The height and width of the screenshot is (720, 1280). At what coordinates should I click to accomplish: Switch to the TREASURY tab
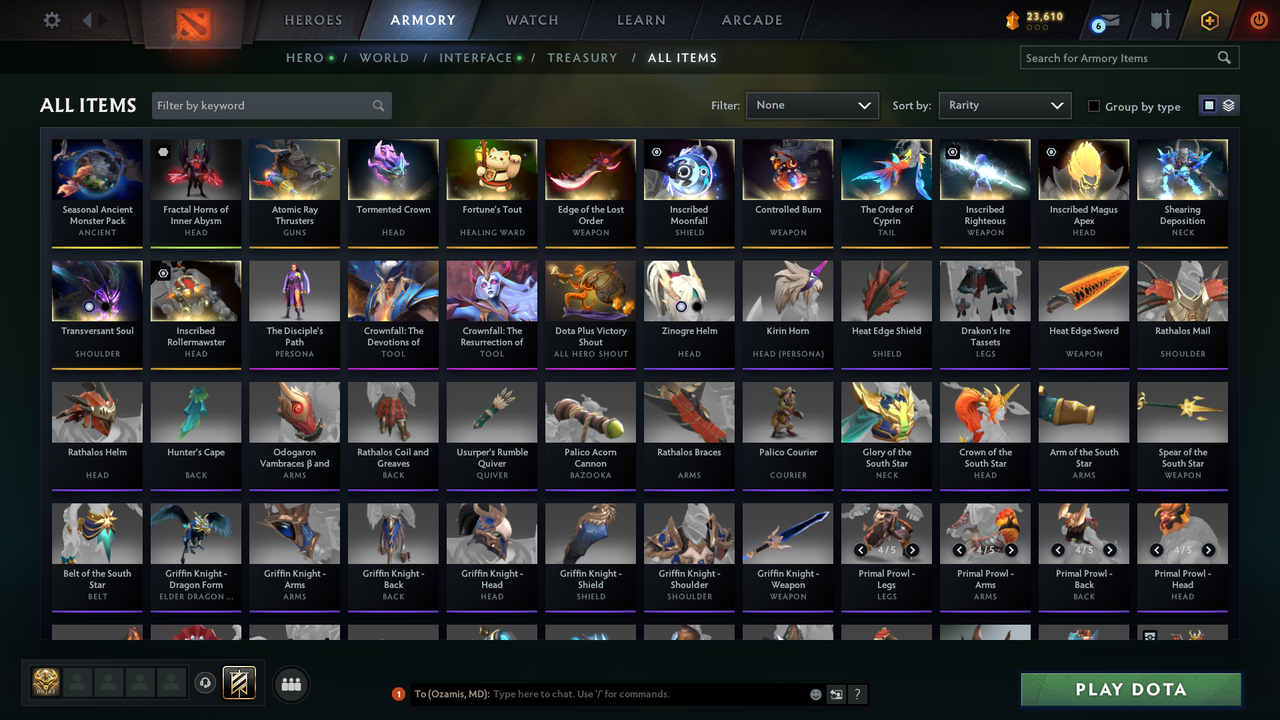tap(582, 58)
